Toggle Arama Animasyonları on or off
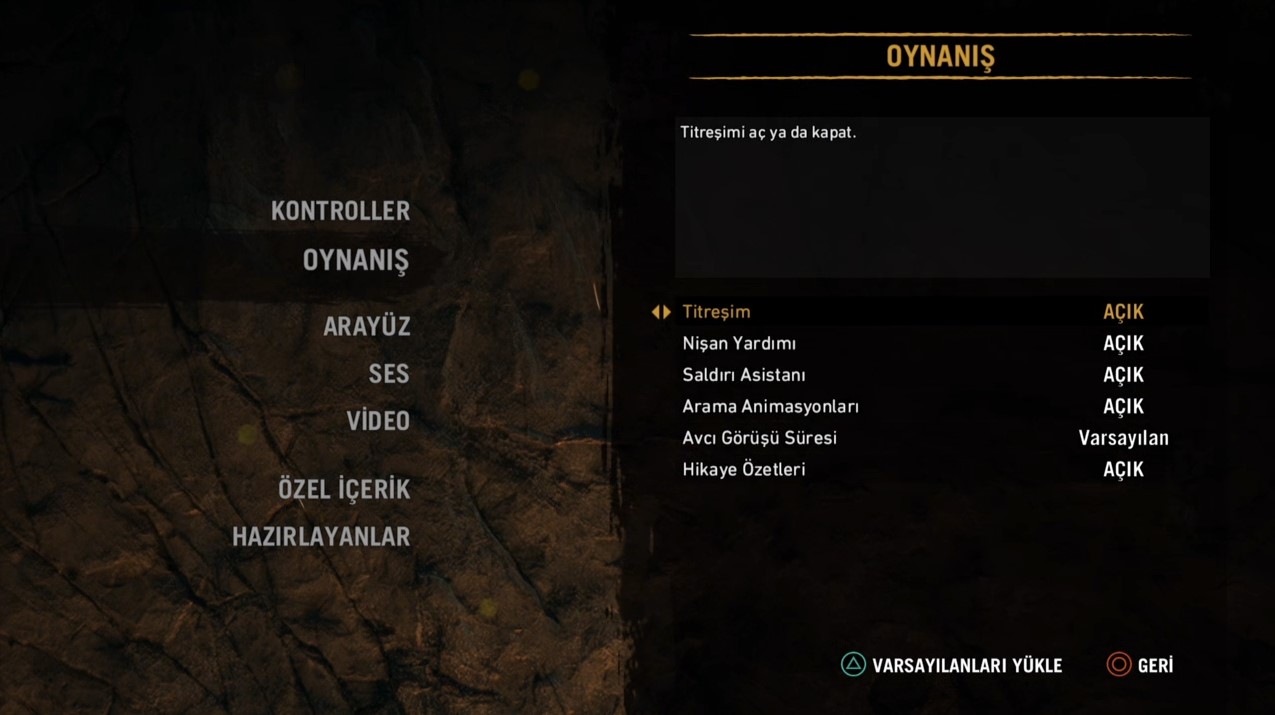This screenshot has height=715, width=1275. click(1123, 407)
